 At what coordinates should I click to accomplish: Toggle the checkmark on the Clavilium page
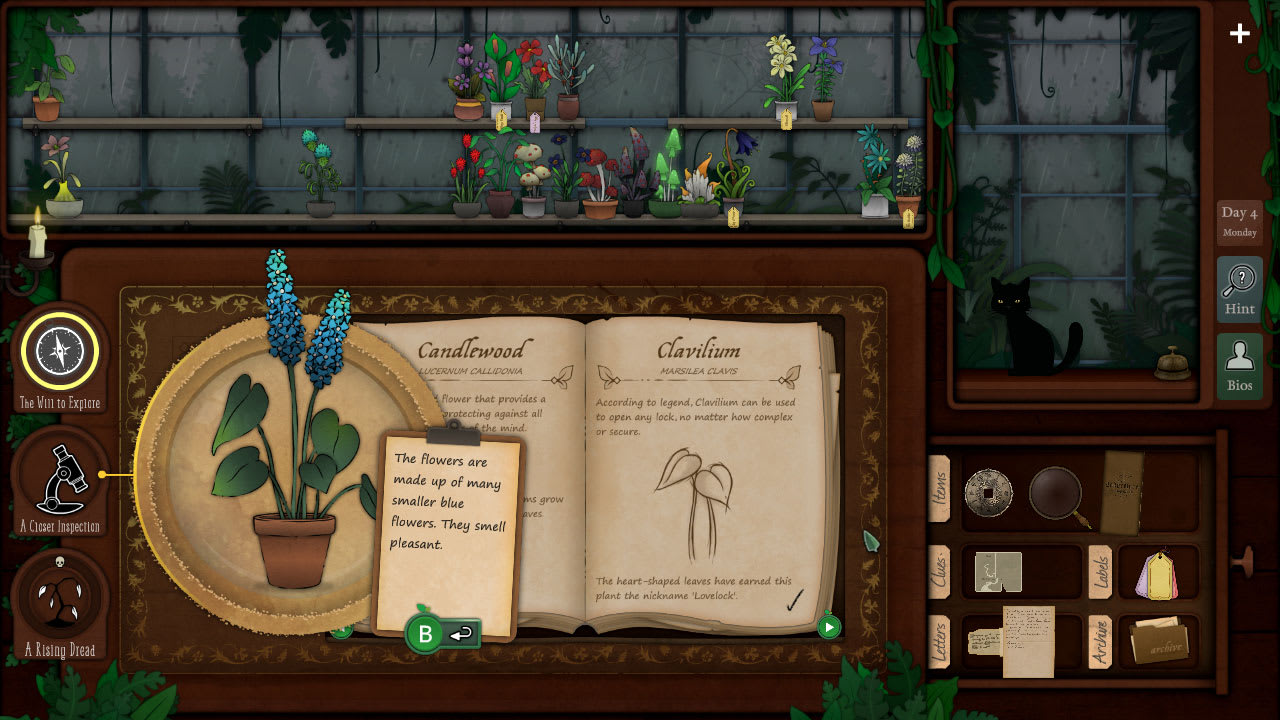(795, 601)
